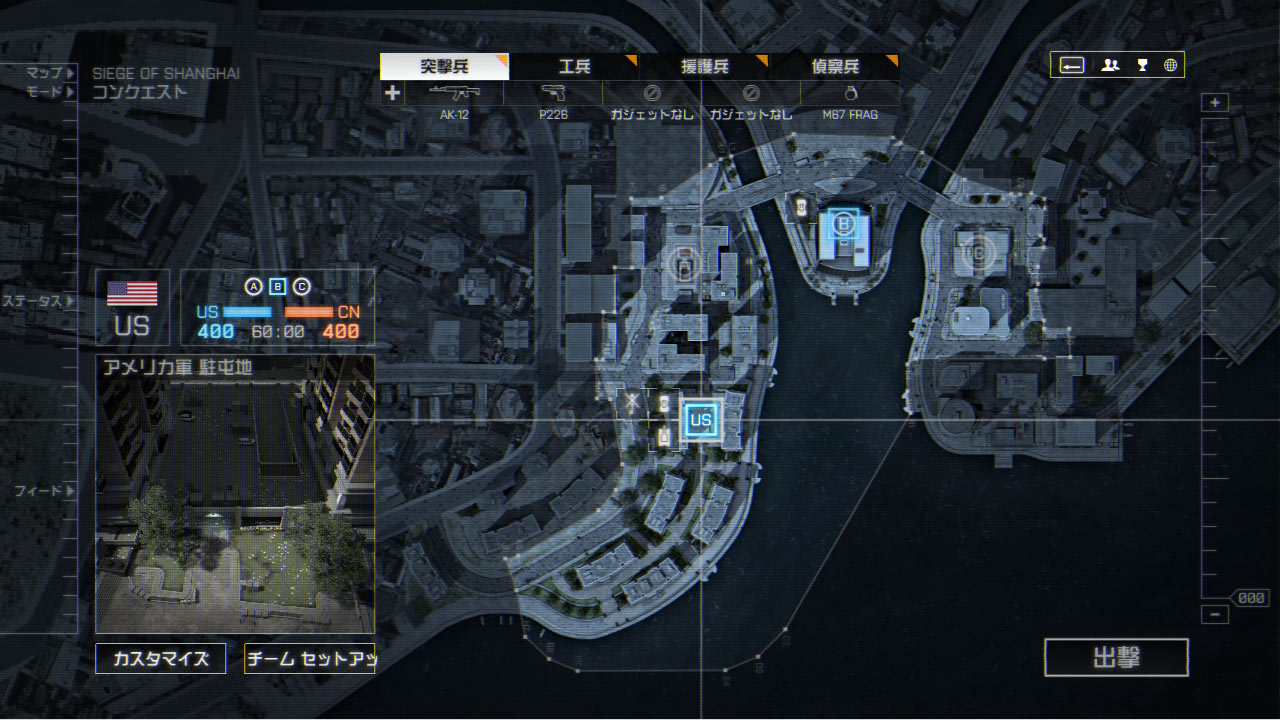Click the helicopter spawn icon near US base

[632, 403]
